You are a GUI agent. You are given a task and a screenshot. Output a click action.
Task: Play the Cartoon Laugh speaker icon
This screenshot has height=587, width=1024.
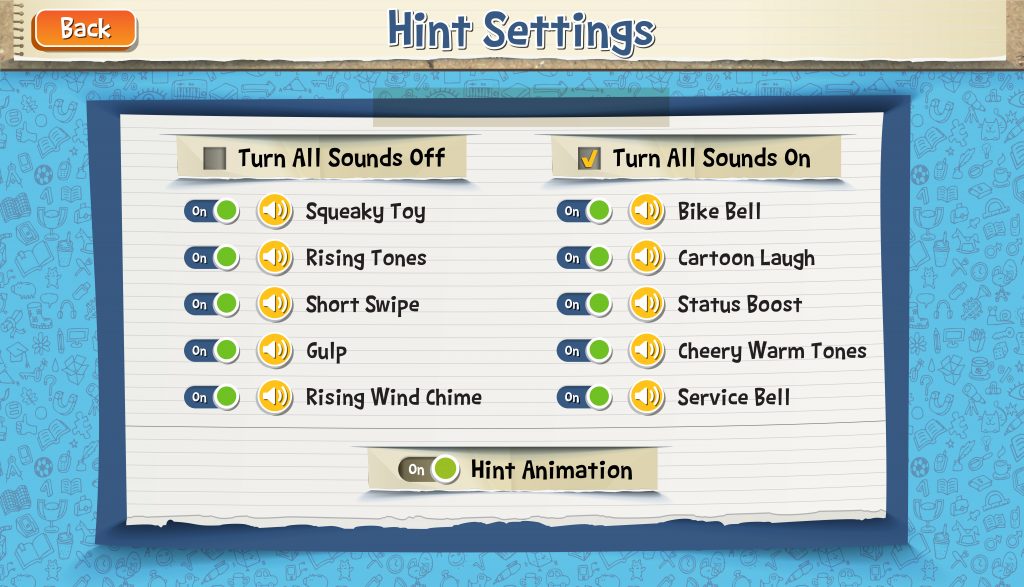point(647,258)
